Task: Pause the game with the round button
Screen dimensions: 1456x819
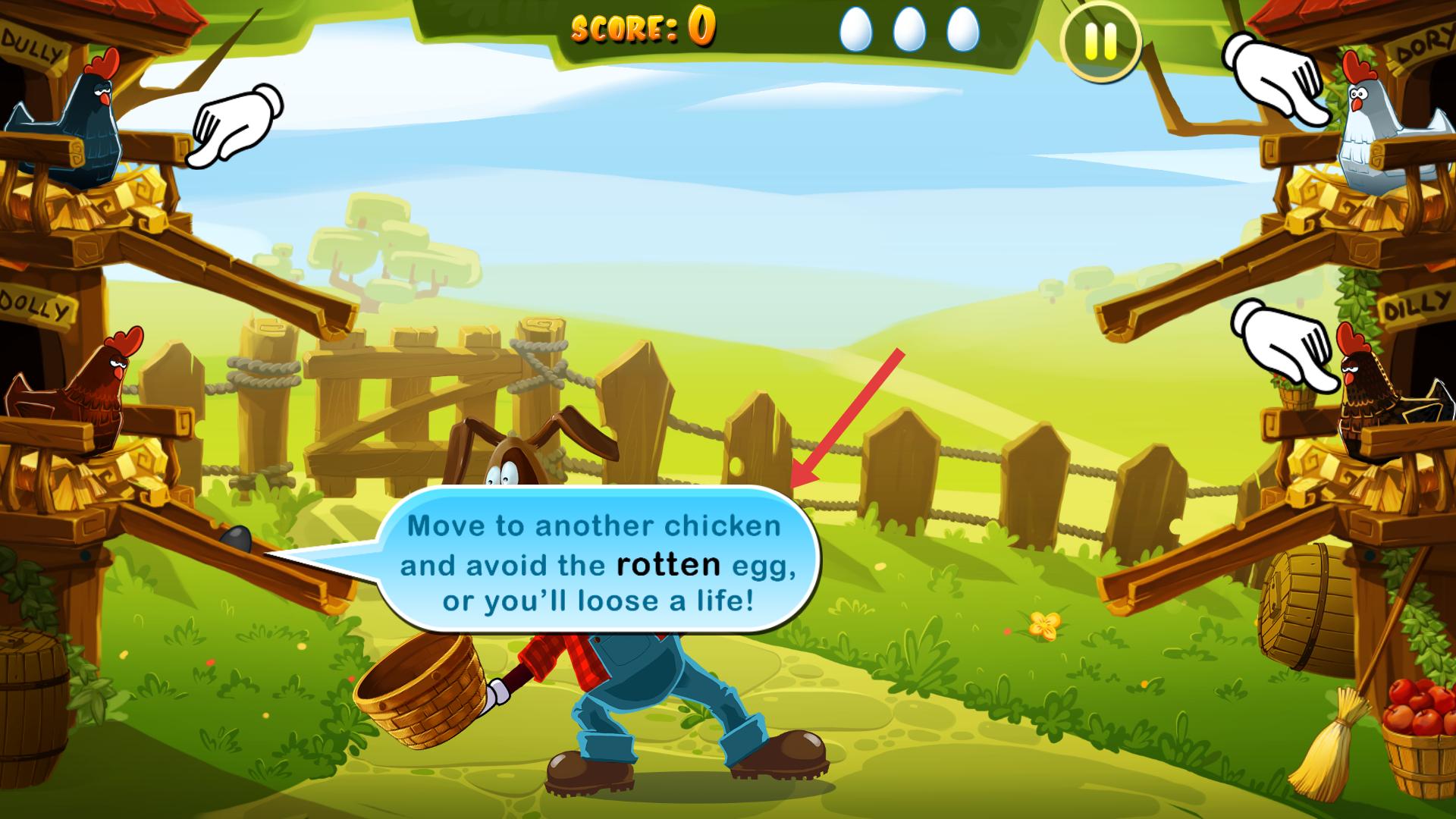Action: point(1100,42)
